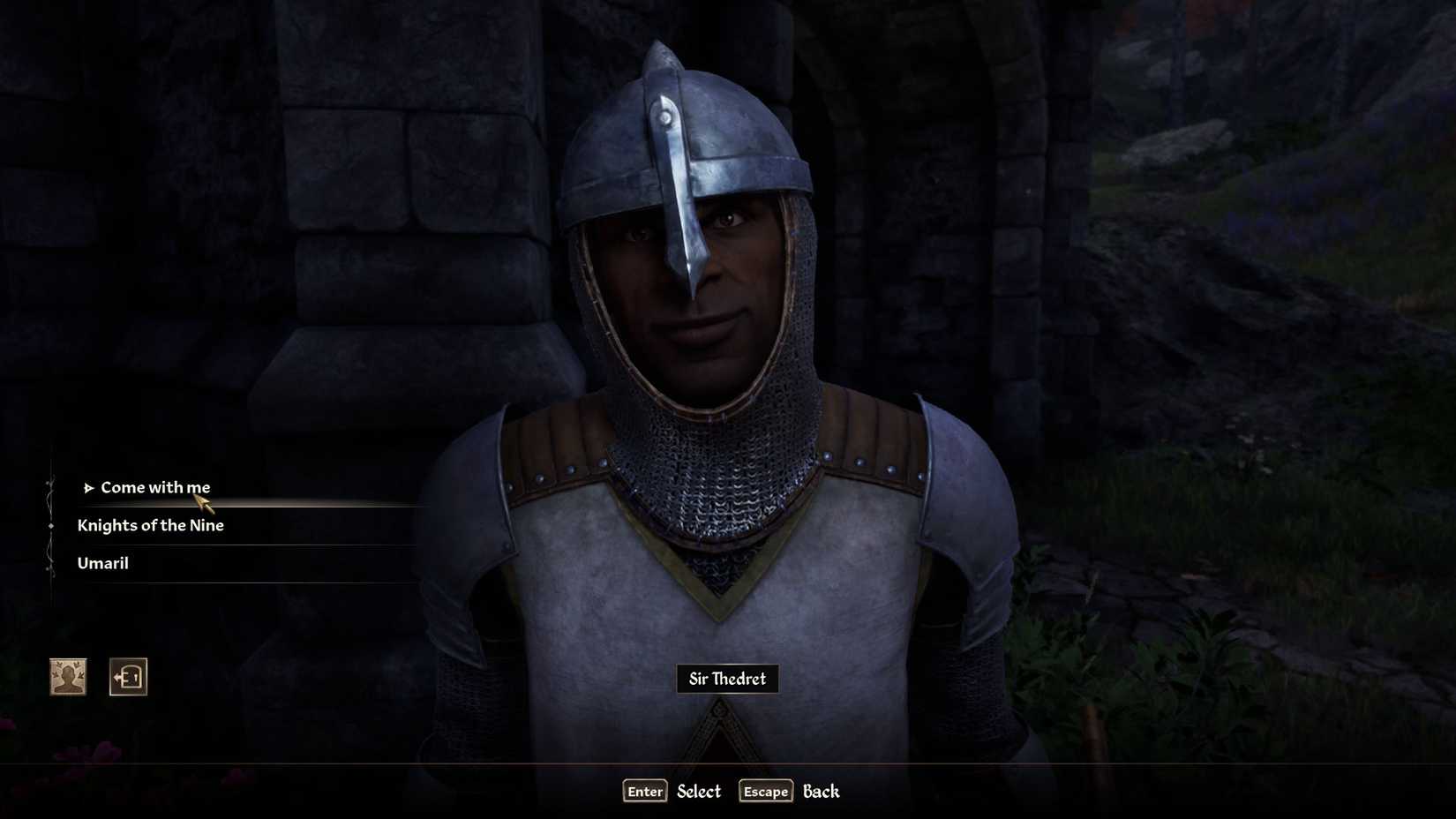Click the vine ornament at the dialogue list top

(50, 481)
